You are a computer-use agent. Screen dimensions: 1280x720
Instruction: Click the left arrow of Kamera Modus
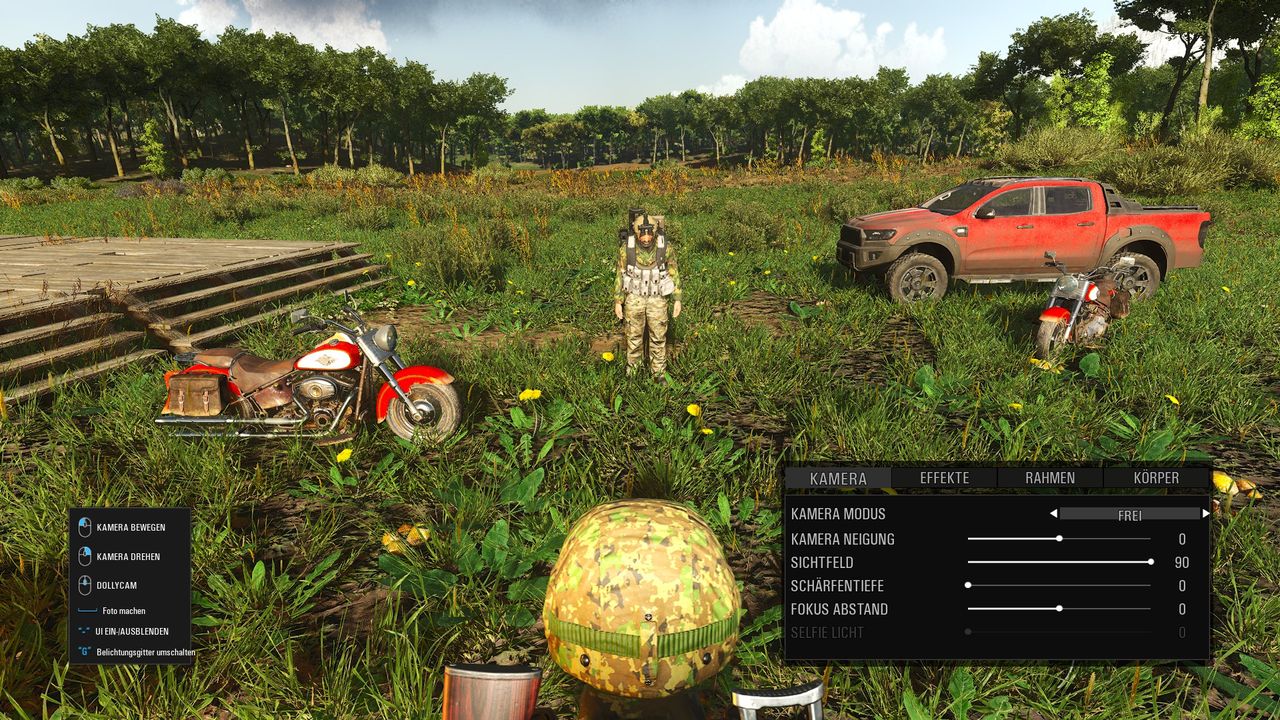(x=1053, y=514)
